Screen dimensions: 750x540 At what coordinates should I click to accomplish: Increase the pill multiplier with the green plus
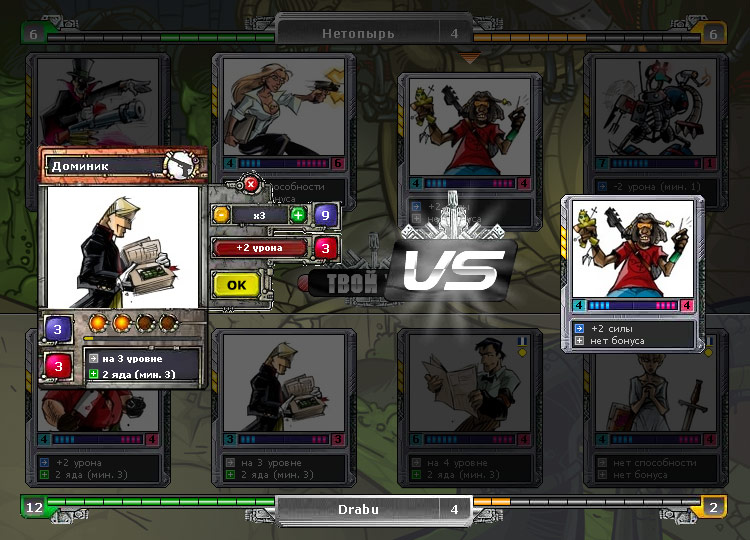click(298, 215)
